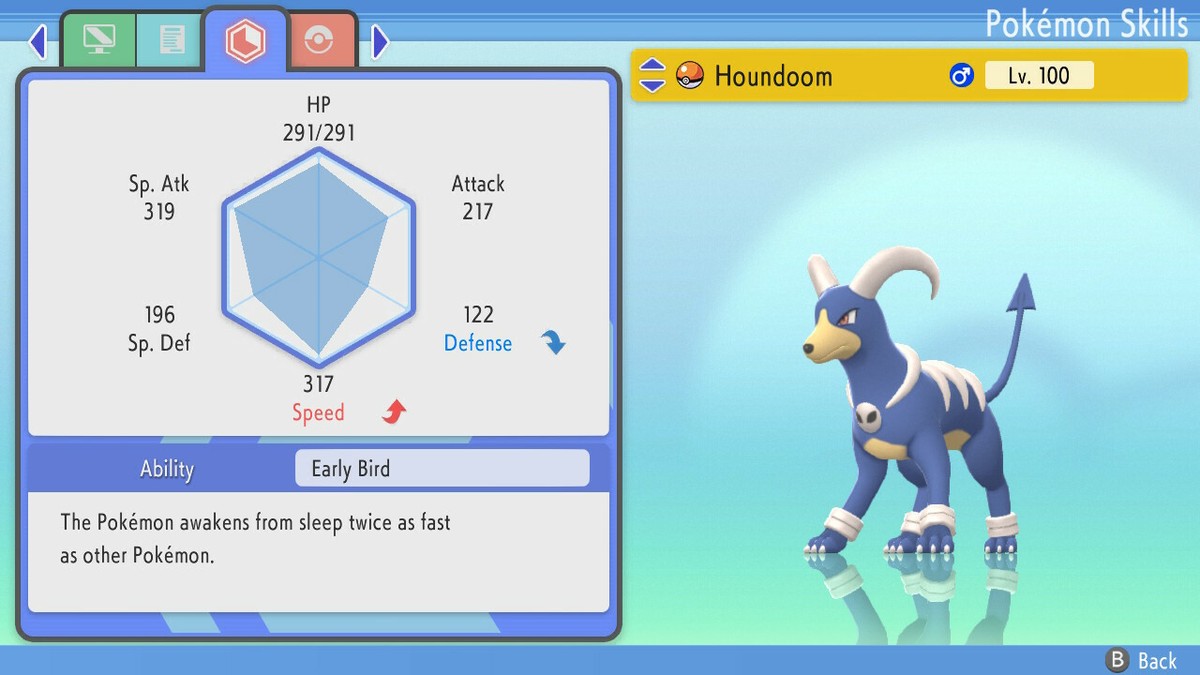Select the red hexagon skills tab

click(245, 40)
